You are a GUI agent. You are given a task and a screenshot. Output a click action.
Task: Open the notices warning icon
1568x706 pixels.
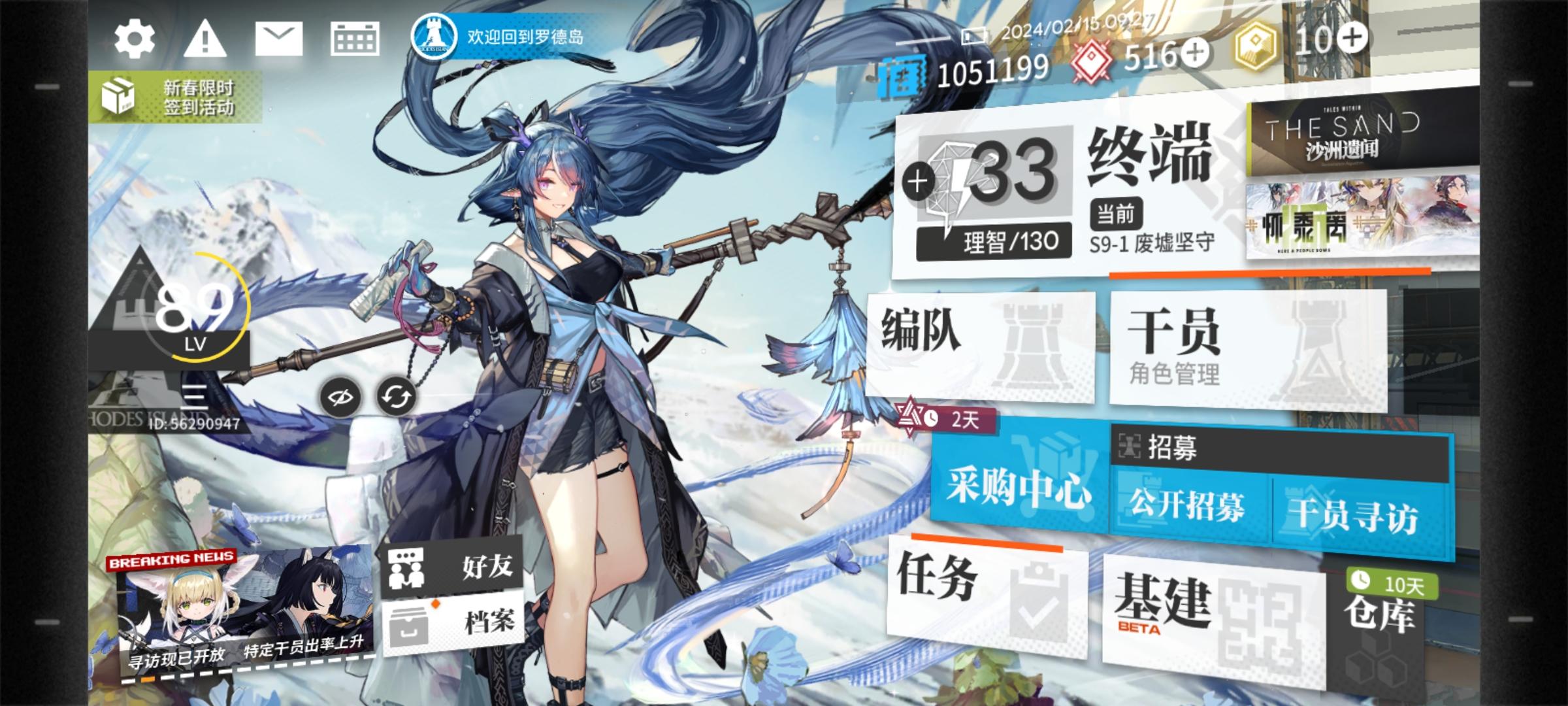click(206, 41)
